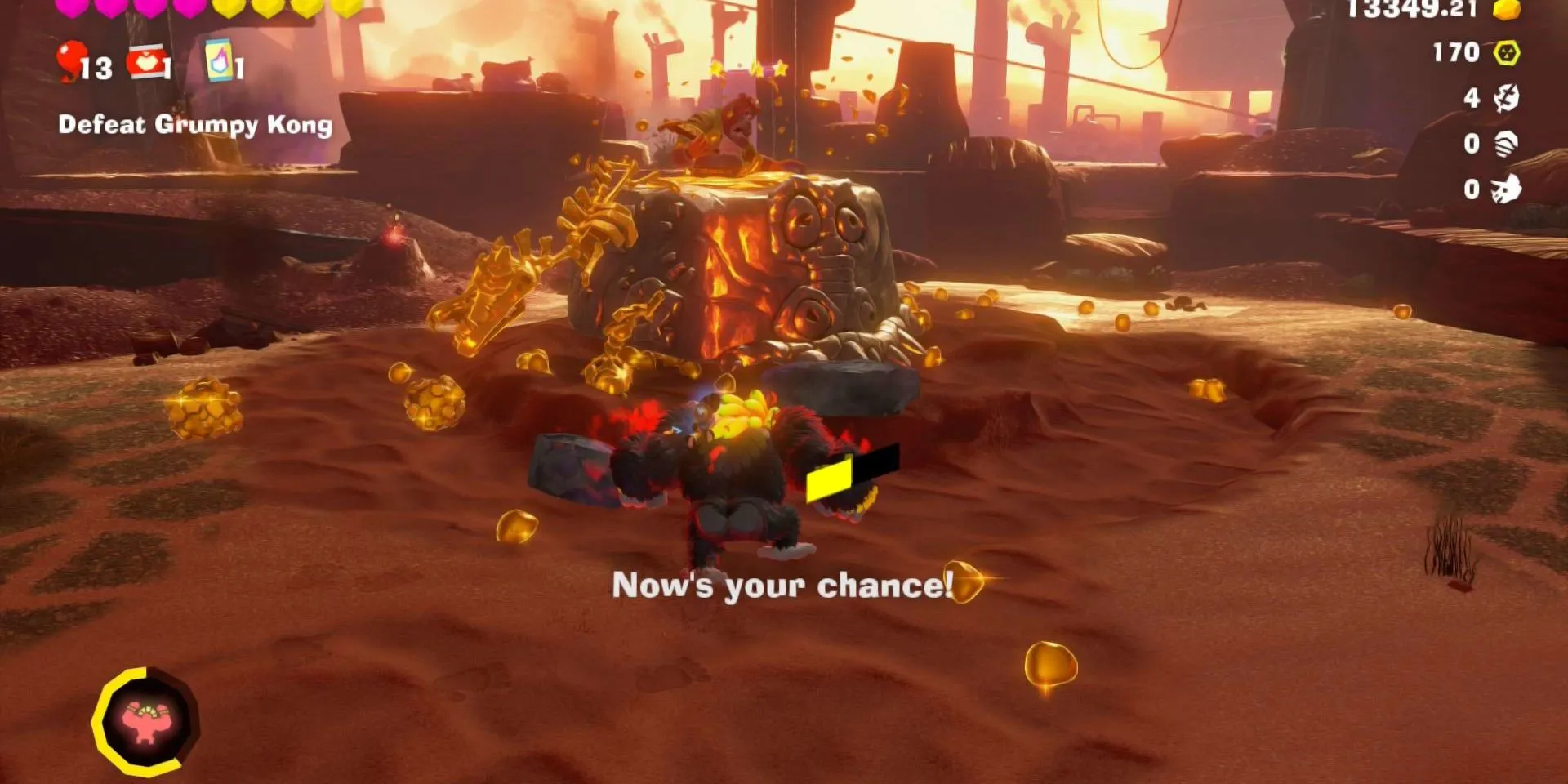Click the triceratops skull fossil icon

[1507, 189]
